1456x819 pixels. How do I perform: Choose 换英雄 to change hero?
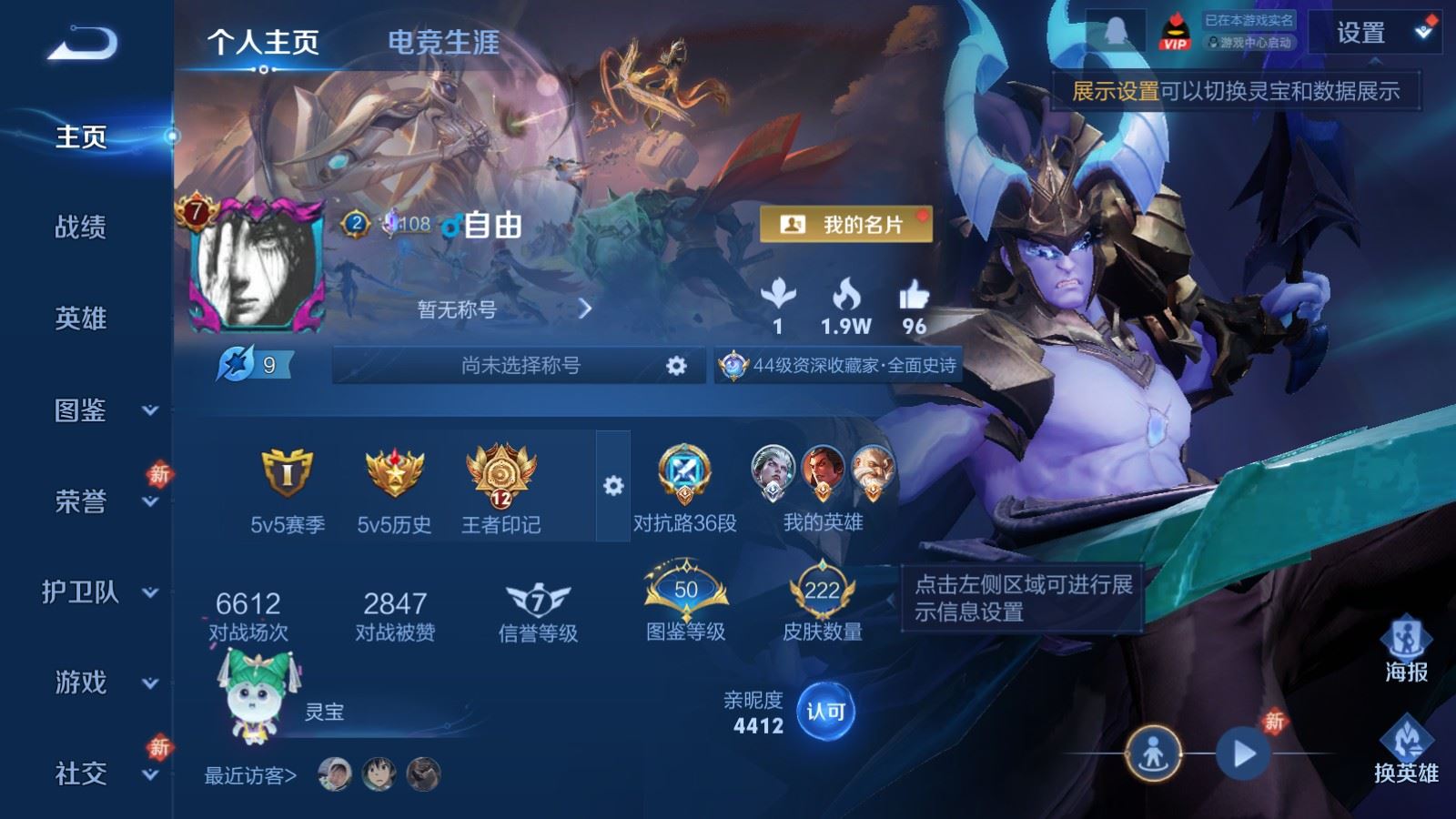[1406, 751]
